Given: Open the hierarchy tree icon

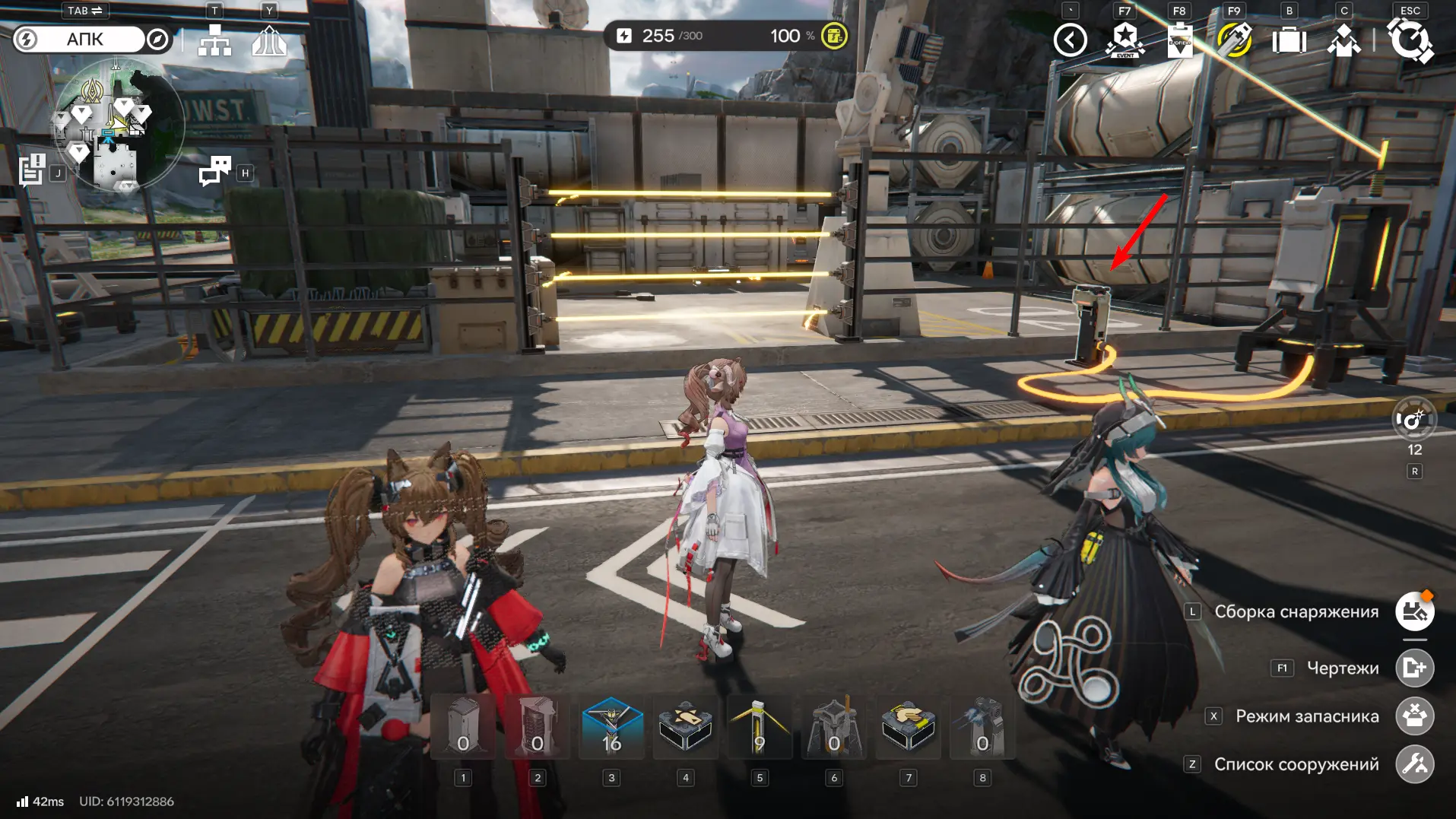Looking at the screenshot, I should [214, 40].
